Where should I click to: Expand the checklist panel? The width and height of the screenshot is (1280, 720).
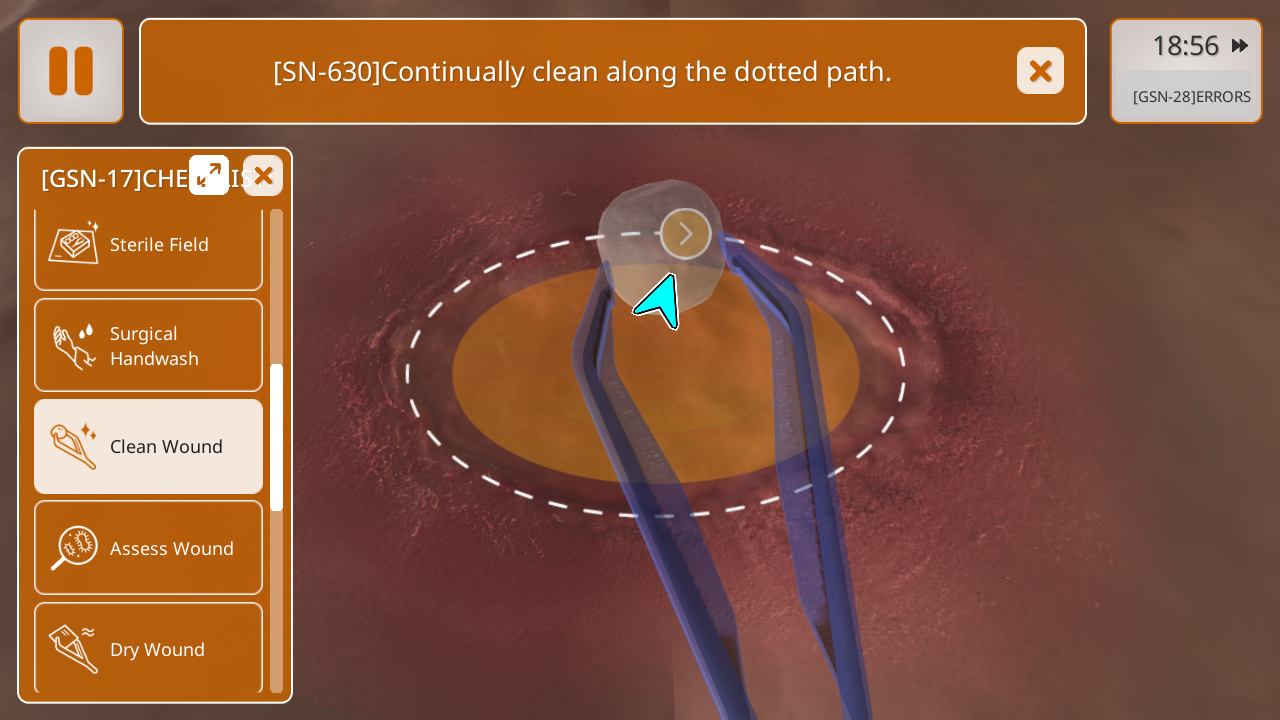(209, 175)
